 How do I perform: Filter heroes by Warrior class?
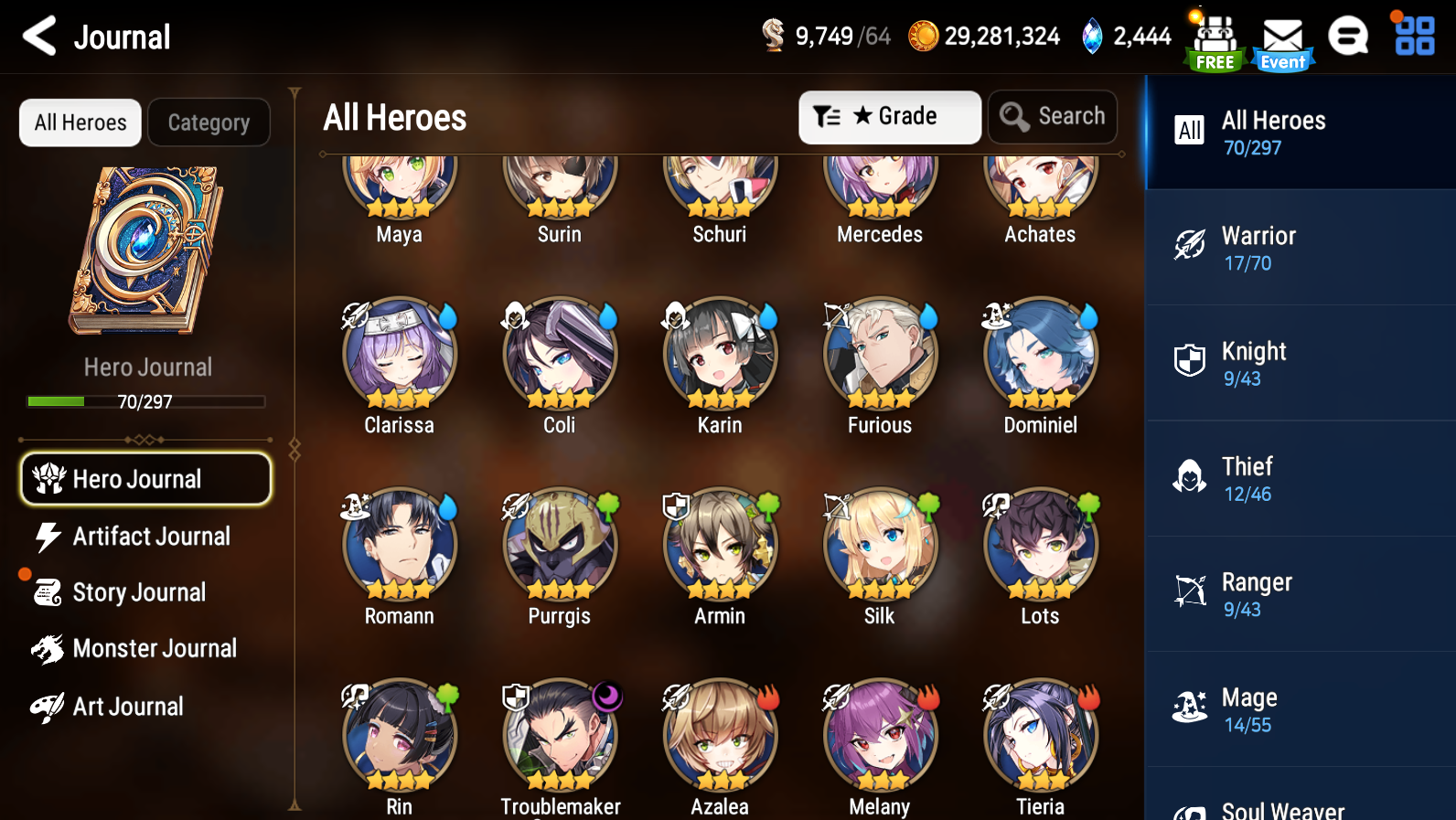click(1299, 248)
